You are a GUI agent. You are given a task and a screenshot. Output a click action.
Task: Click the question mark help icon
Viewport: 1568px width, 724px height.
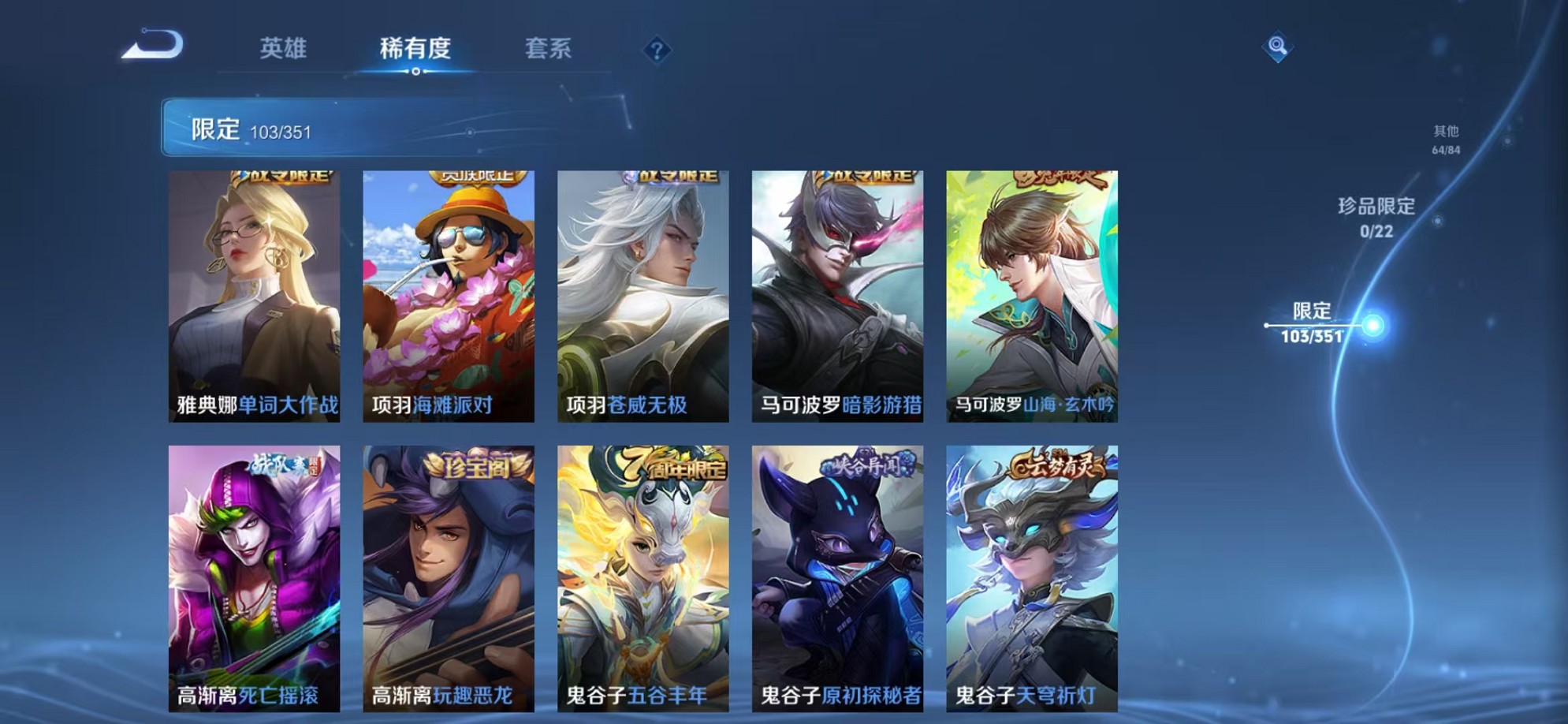point(657,50)
